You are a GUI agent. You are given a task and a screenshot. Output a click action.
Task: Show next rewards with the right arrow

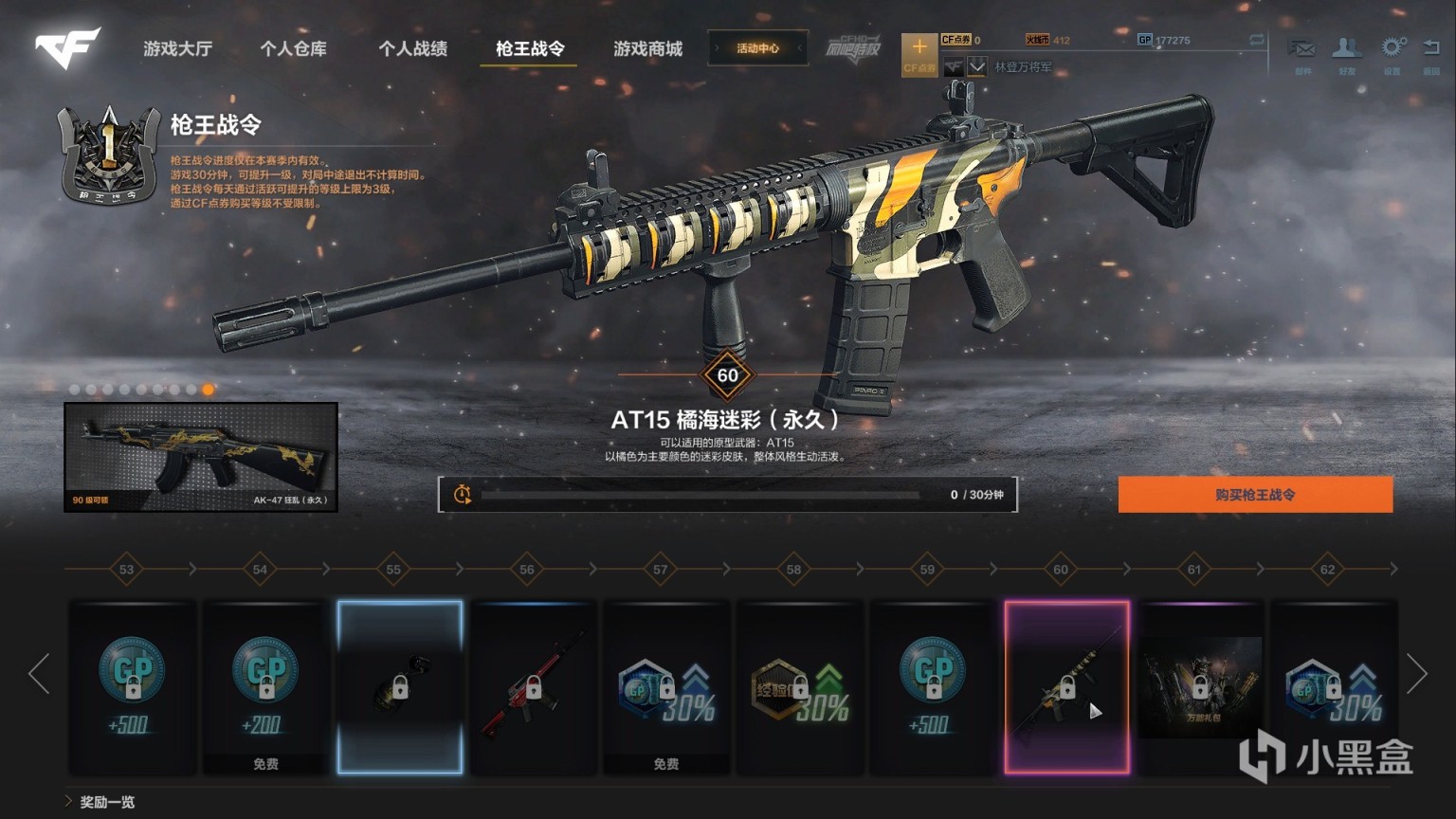1416,673
